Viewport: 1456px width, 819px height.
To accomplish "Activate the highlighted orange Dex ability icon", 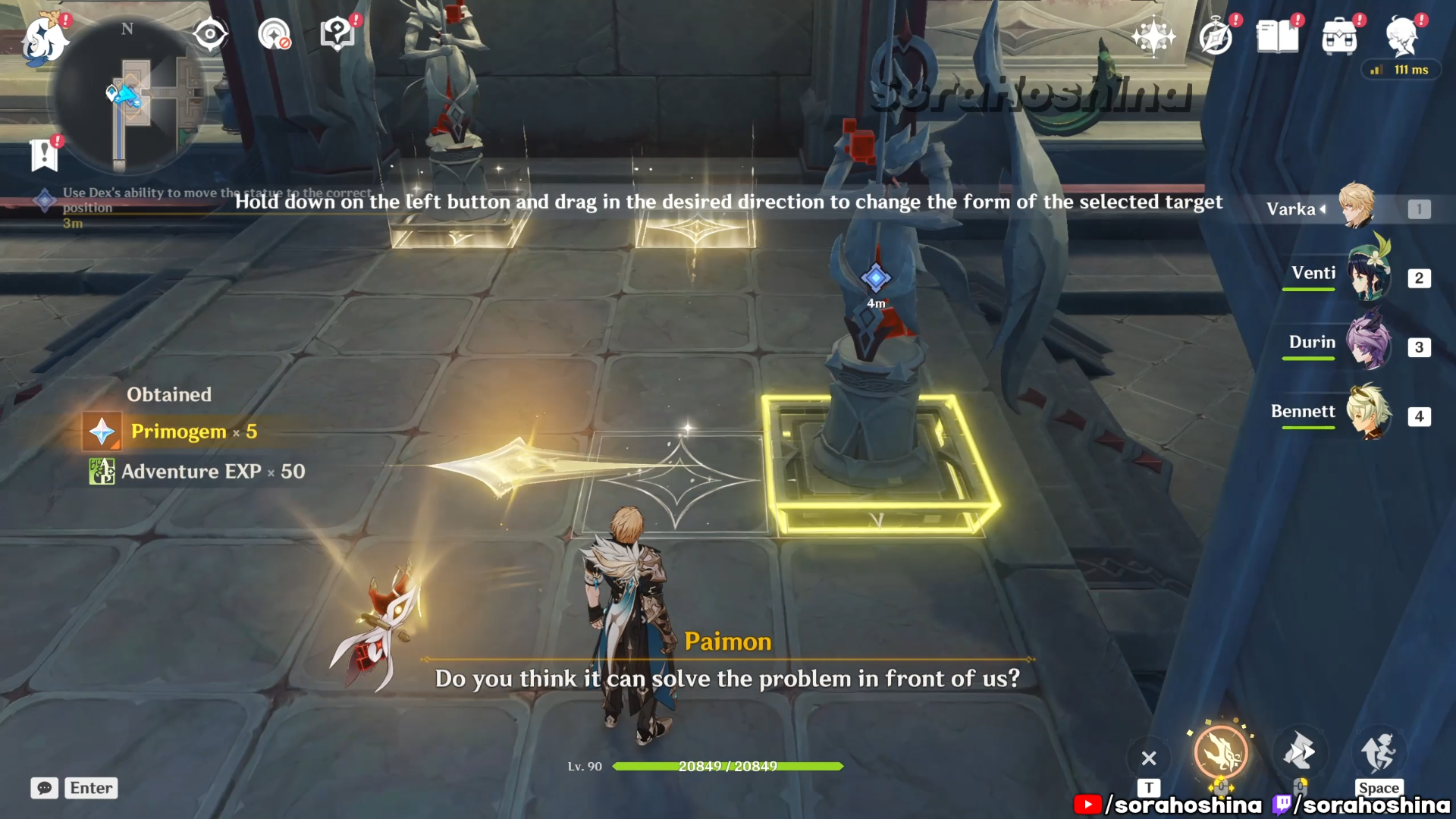I will coord(1221,753).
